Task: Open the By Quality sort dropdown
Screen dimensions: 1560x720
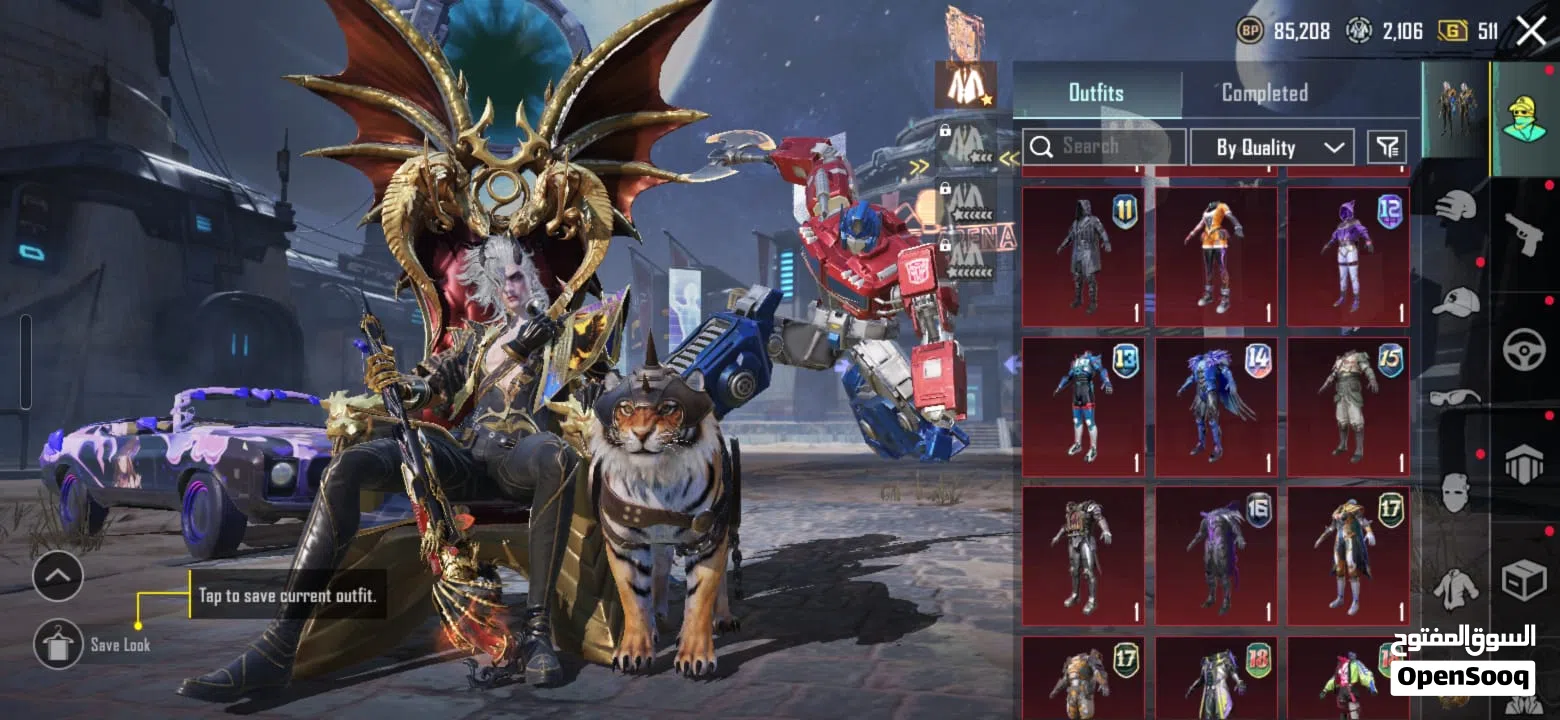Action: pos(1272,147)
